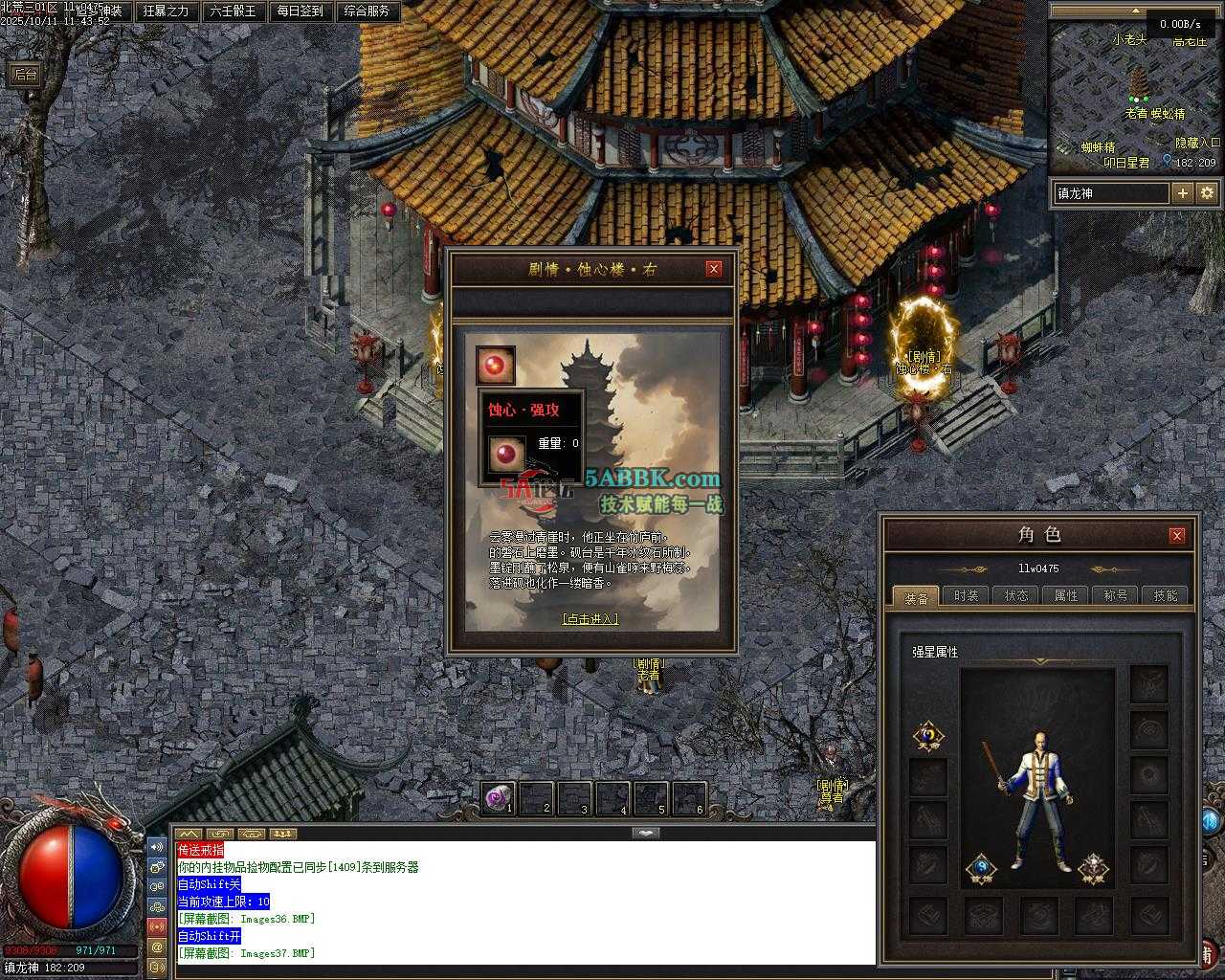Screen dimensions: 1225x980
Task: Click the [点击进入] enter link
Action: point(590,619)
